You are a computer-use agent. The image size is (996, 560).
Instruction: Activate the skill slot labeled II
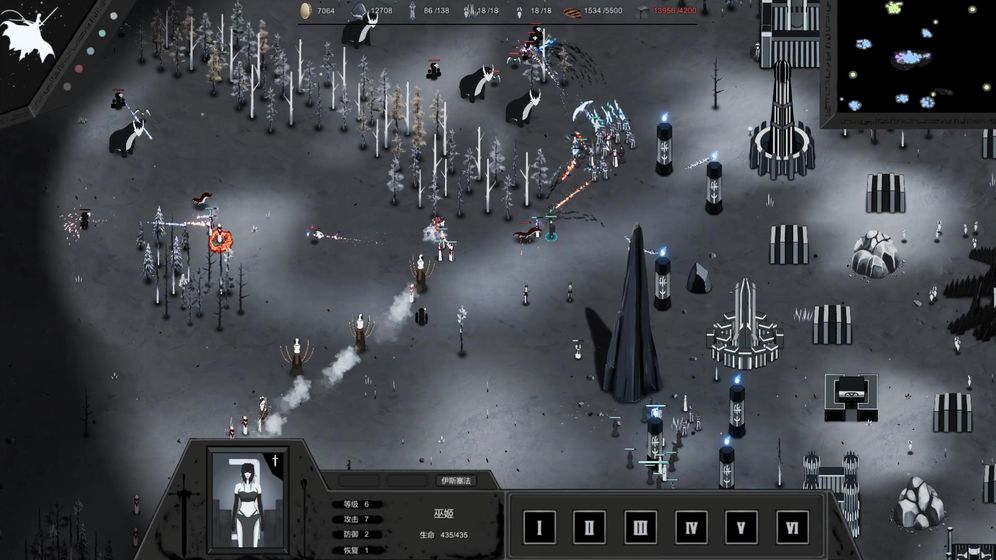590,527
